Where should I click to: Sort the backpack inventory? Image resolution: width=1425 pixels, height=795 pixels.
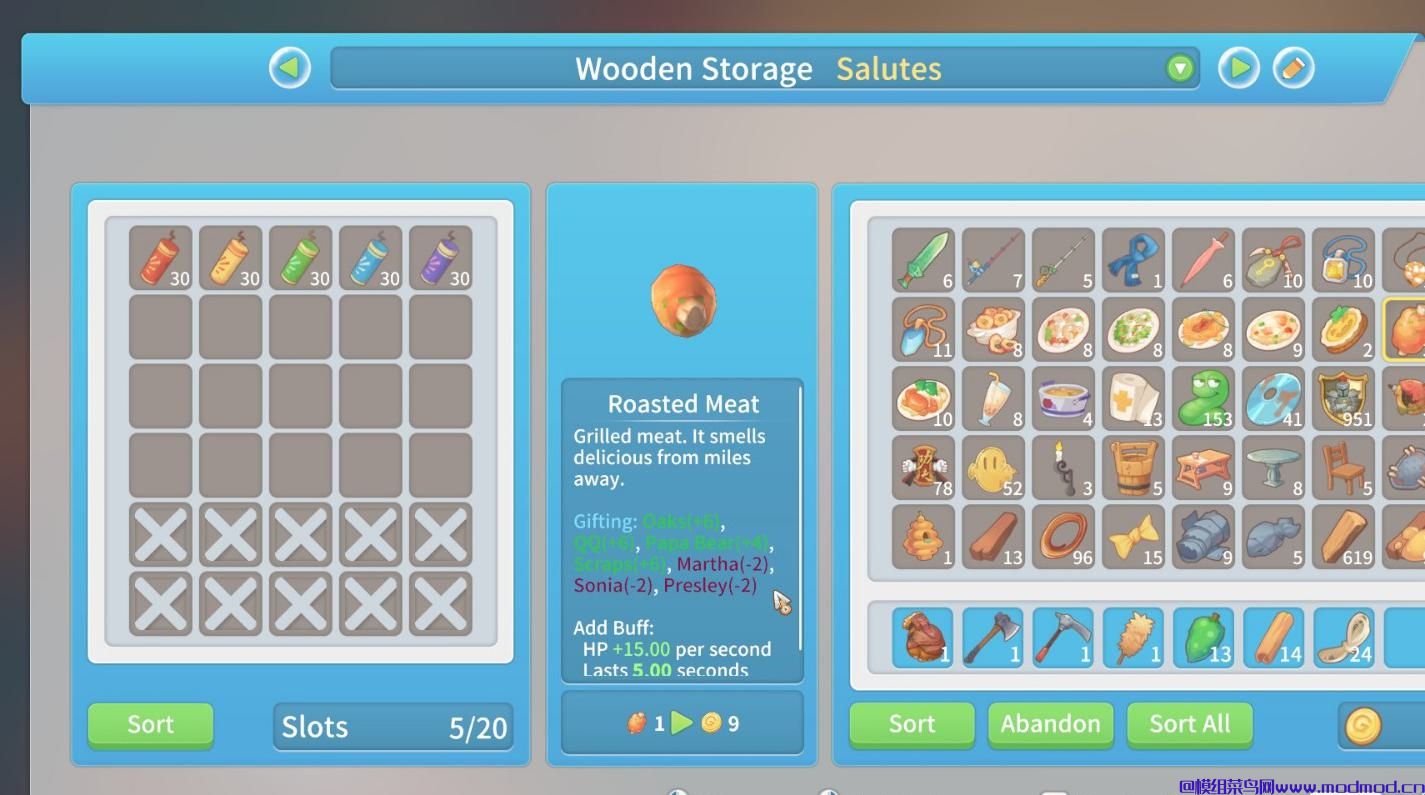(x=911, y=725)
